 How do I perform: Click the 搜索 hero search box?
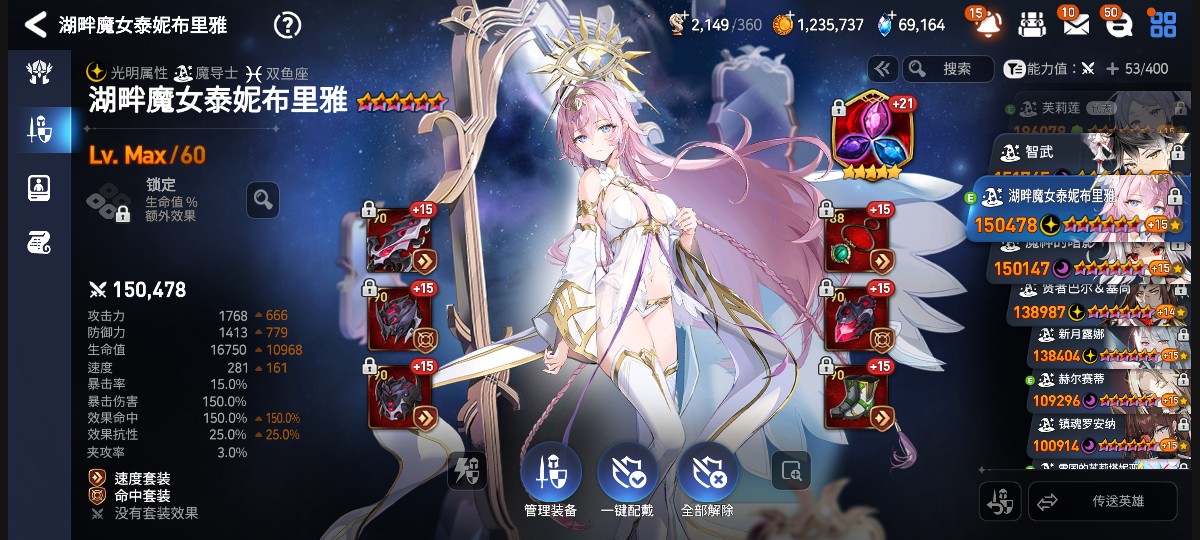point(947,69)
